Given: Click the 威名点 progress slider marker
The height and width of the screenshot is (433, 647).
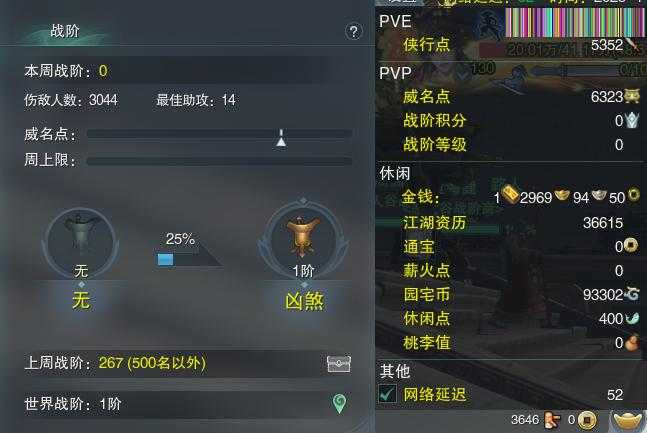Looking at the screenshot, I should pyautogui.click(x=281, y=137).
